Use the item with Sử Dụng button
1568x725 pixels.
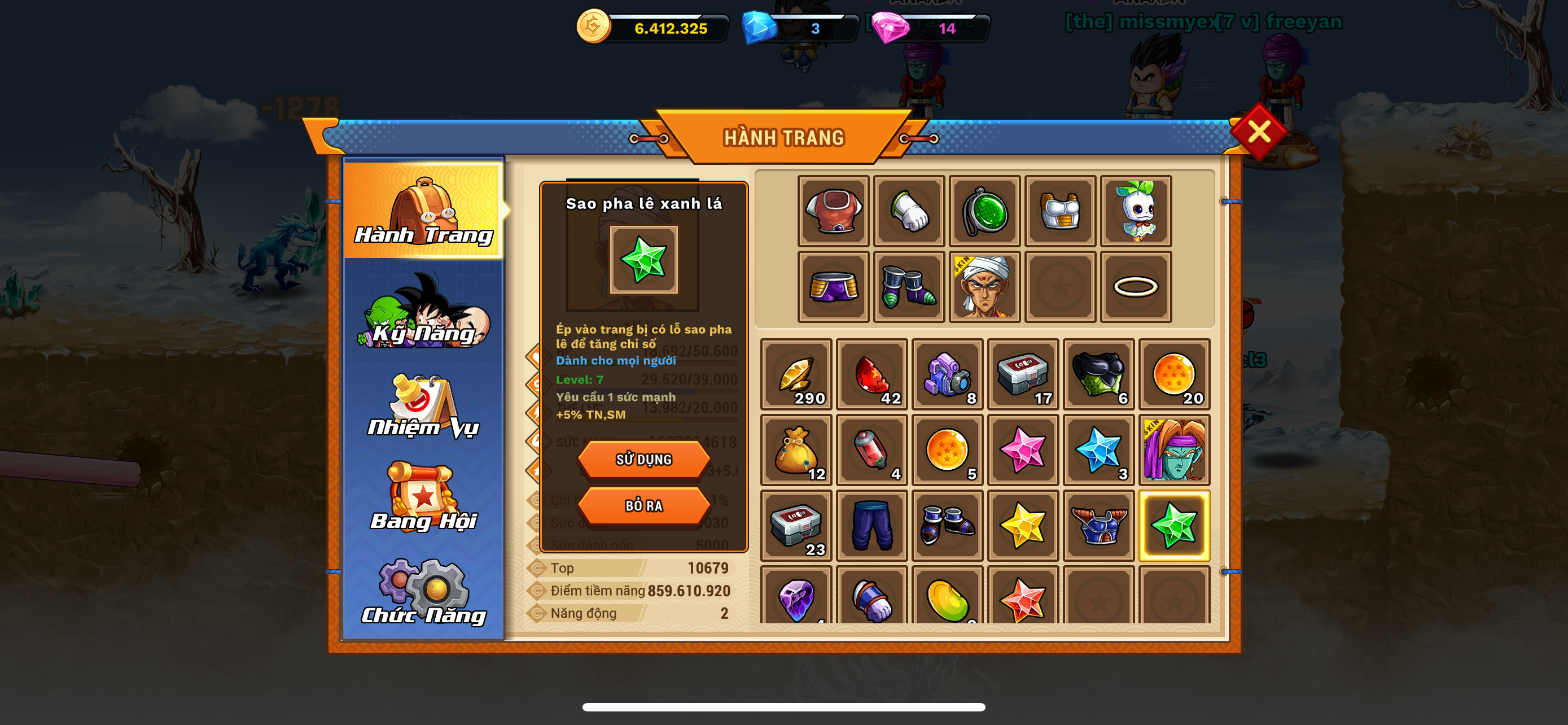(643, 460)
